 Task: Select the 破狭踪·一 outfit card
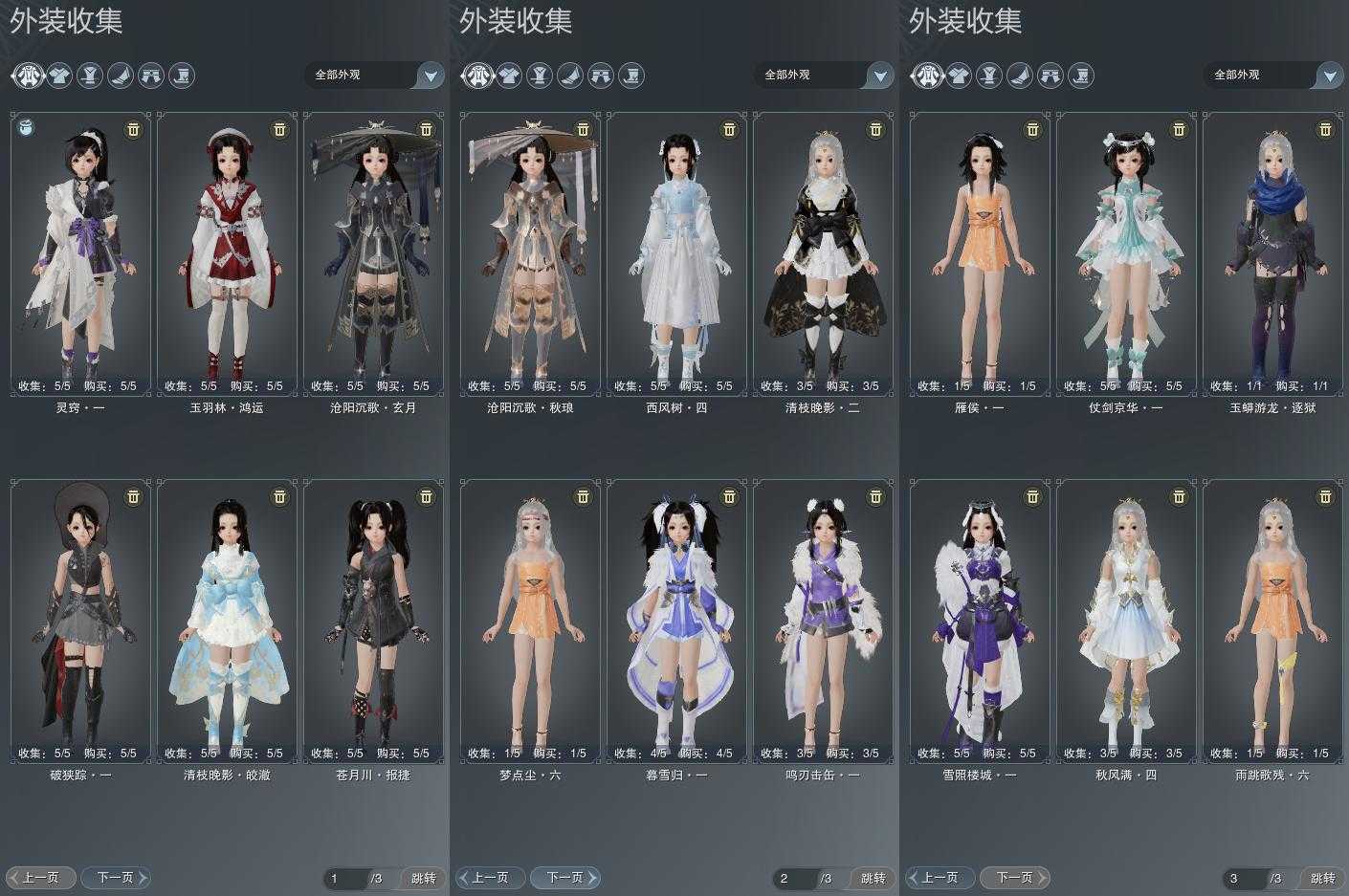coord(80,622)
